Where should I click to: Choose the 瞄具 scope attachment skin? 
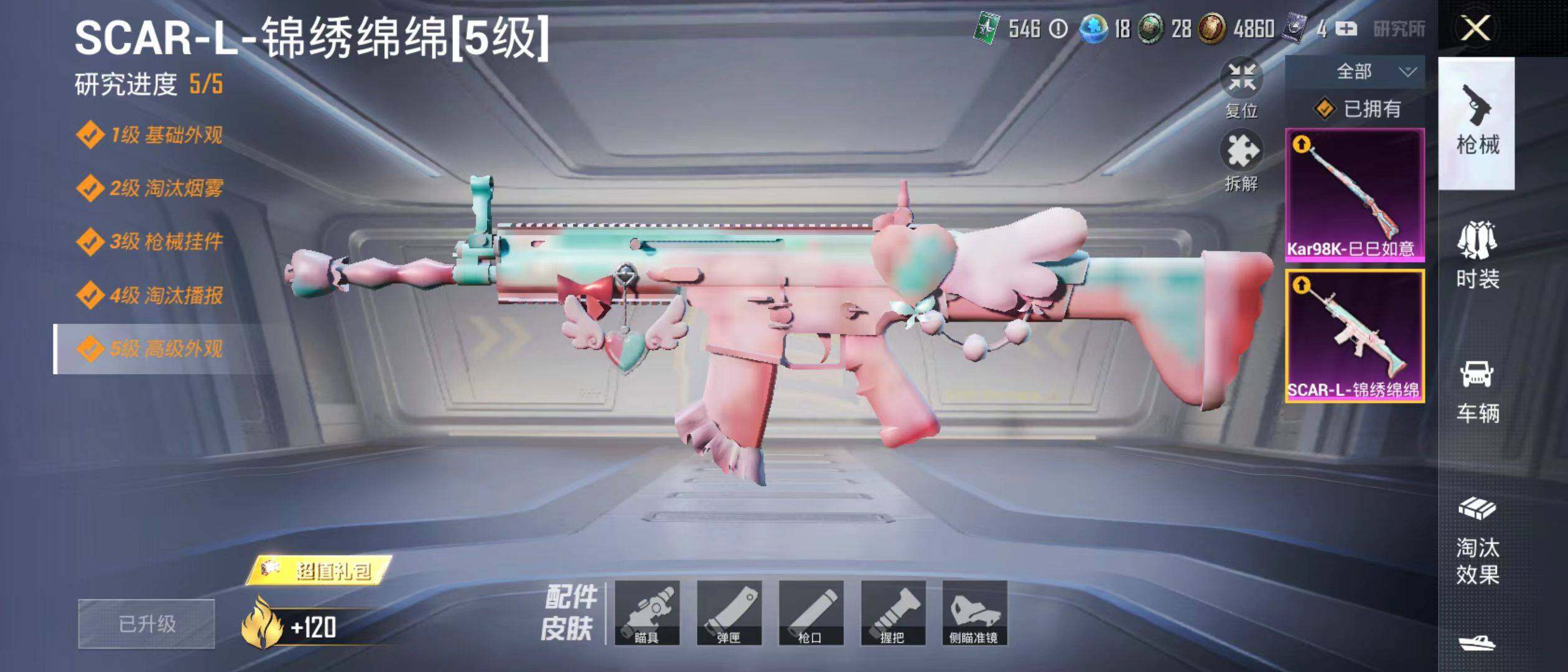tap(646, 613)
